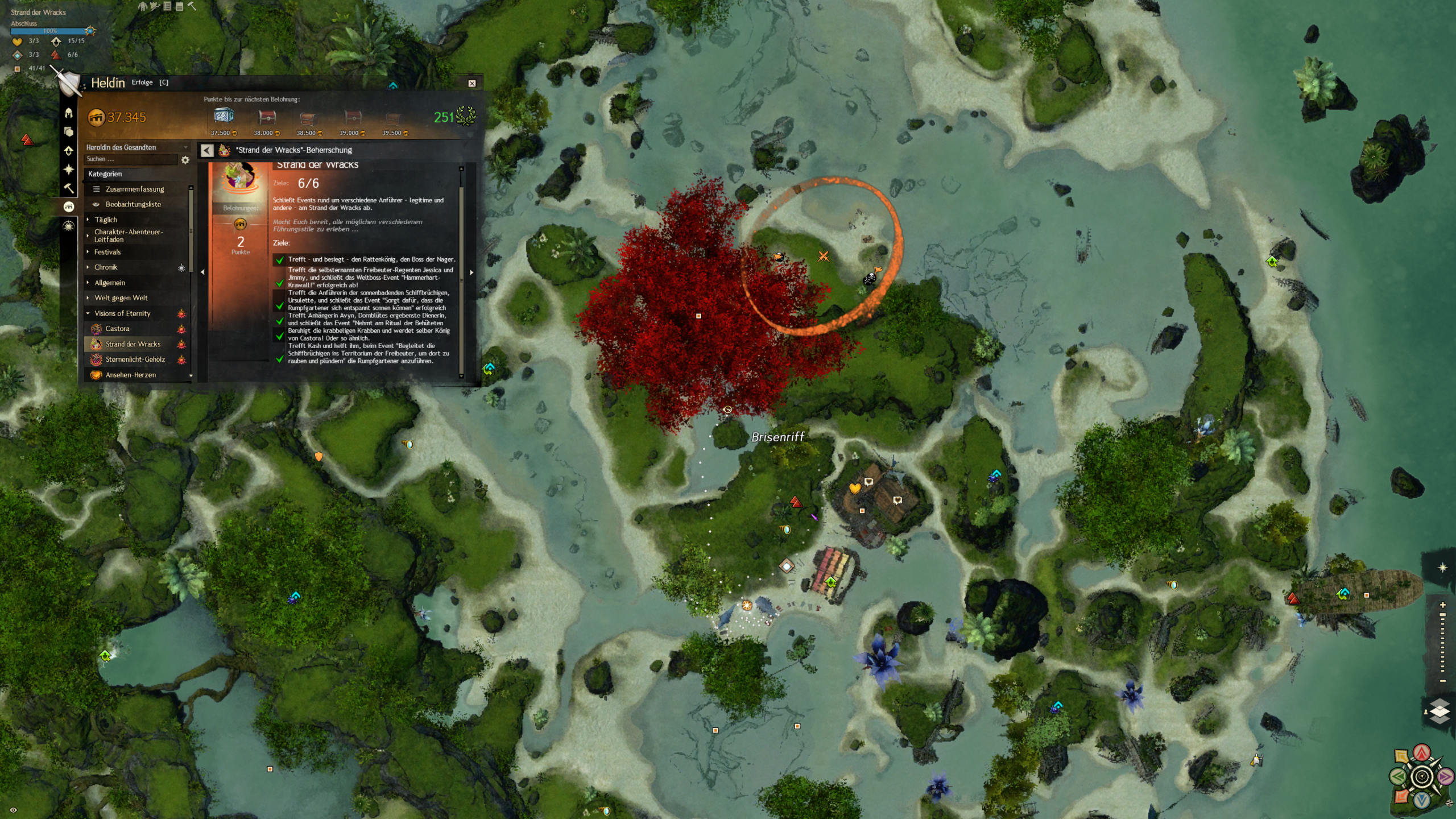Open the Heroldin des Gesandten title dropdown

click(x=136, y=147)
